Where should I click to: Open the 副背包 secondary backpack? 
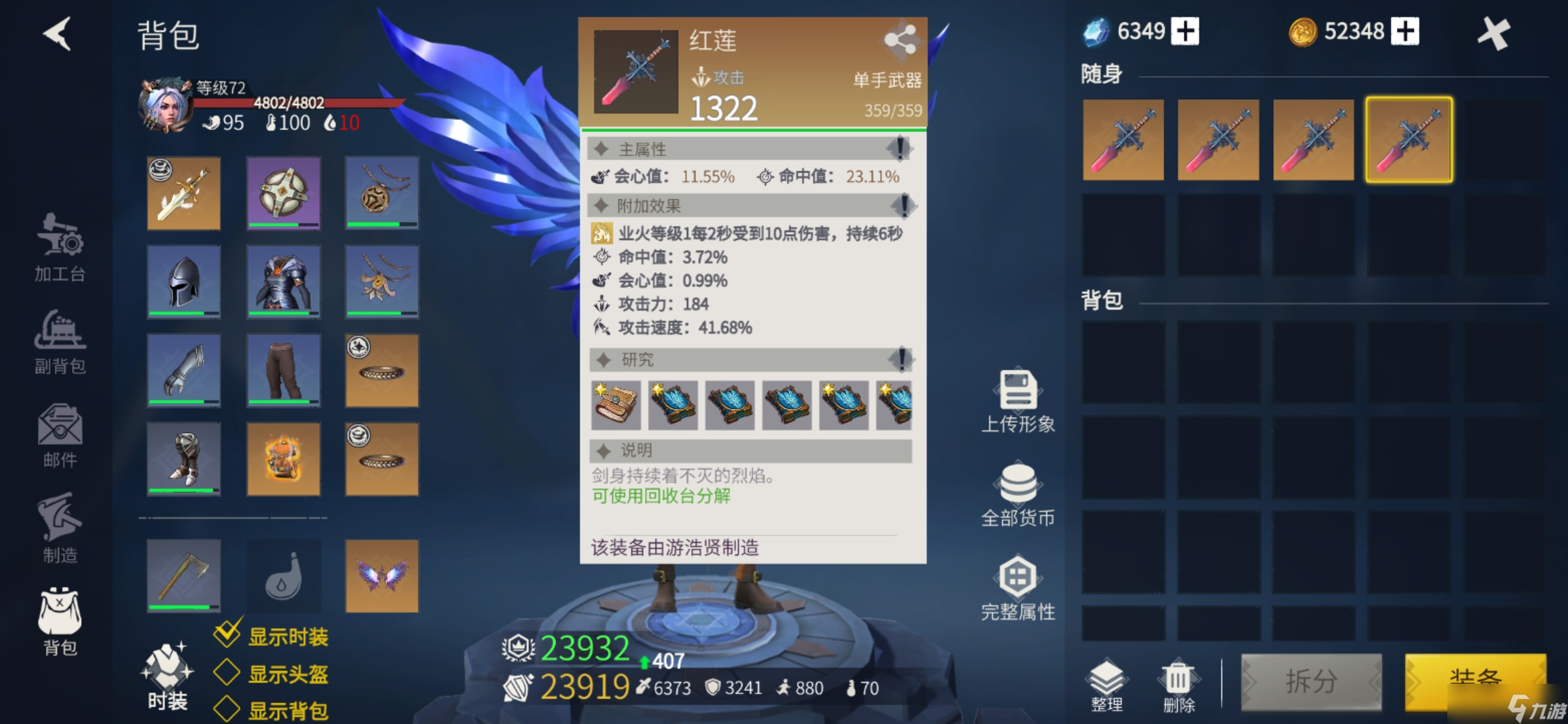(59, 343)
